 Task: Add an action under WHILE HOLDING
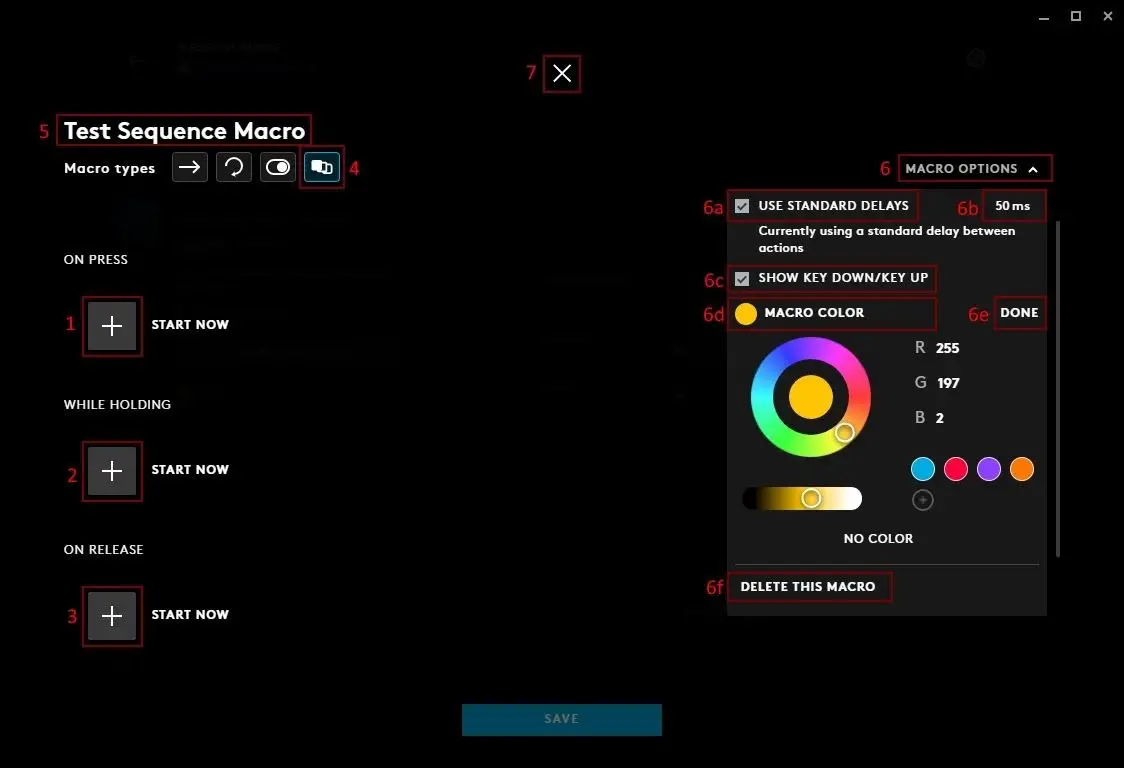click(112, 471)
